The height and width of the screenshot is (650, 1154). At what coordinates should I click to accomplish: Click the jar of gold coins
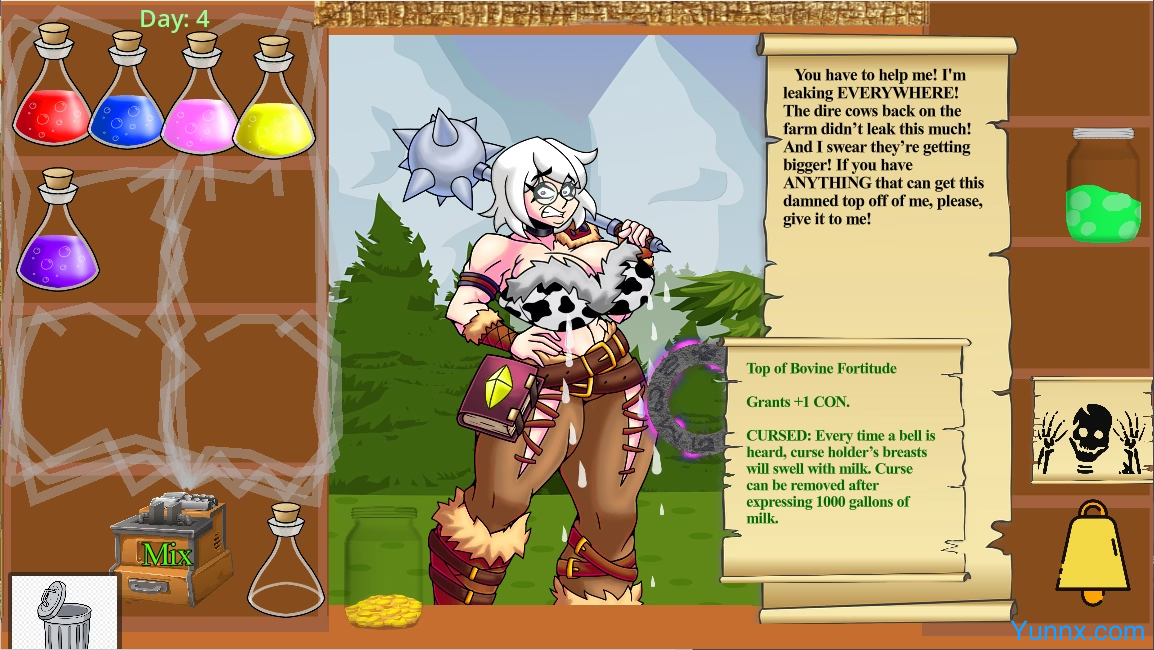pyautogui.click(x=385, y=568)
